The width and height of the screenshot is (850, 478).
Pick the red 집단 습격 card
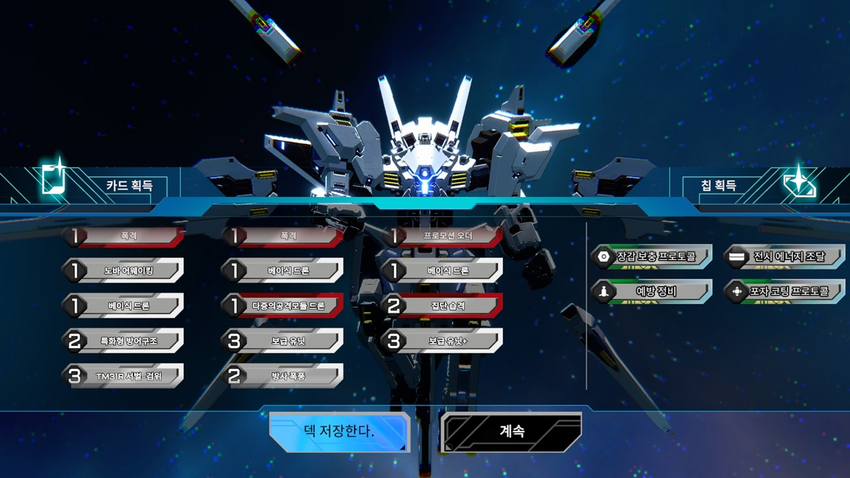point(447,306)
